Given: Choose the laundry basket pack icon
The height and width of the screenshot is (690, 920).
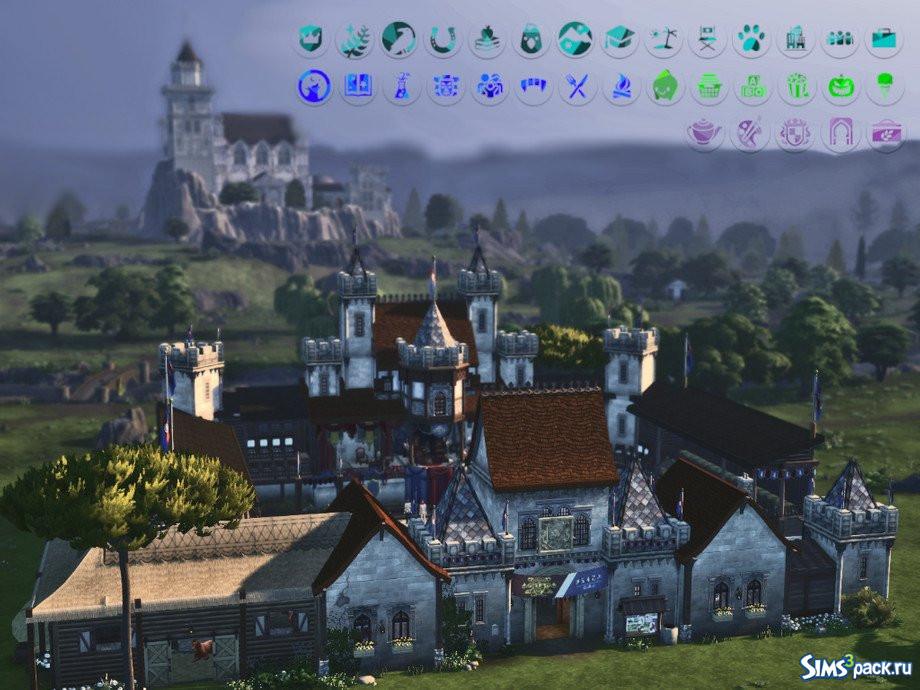Looking at the screenshot, I should (709, 86).
